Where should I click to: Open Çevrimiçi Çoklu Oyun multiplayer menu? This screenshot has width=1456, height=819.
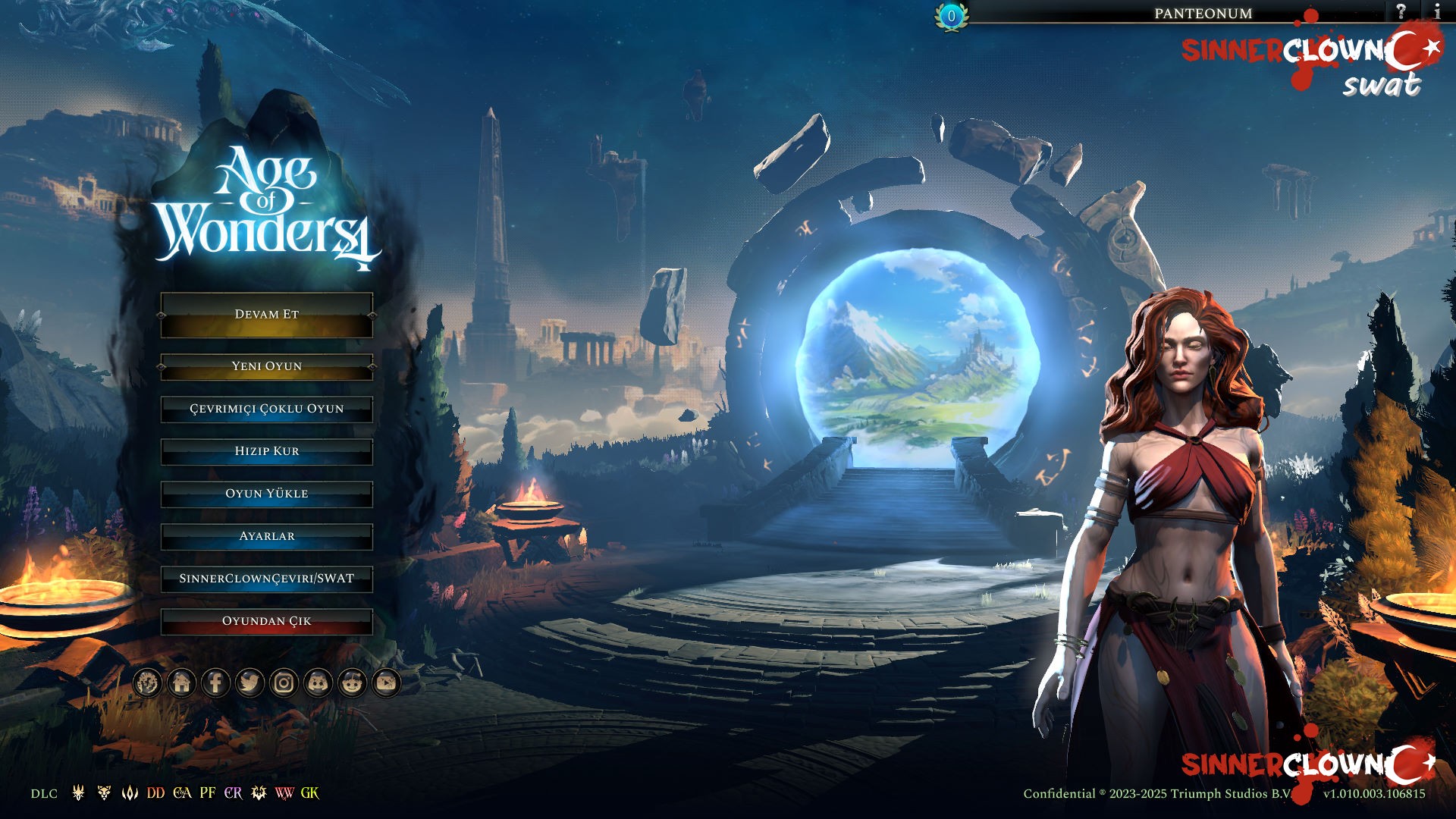(x=266, y=409)
